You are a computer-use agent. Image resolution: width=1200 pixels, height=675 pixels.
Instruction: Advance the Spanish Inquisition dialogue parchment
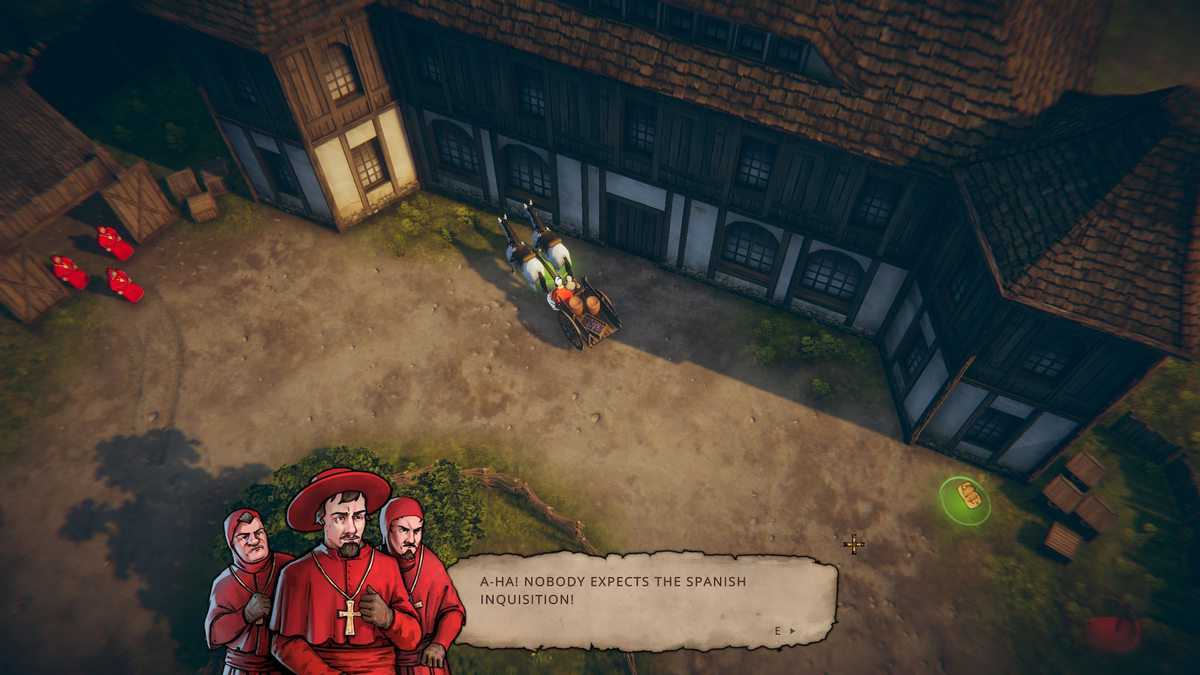point(785,631)
